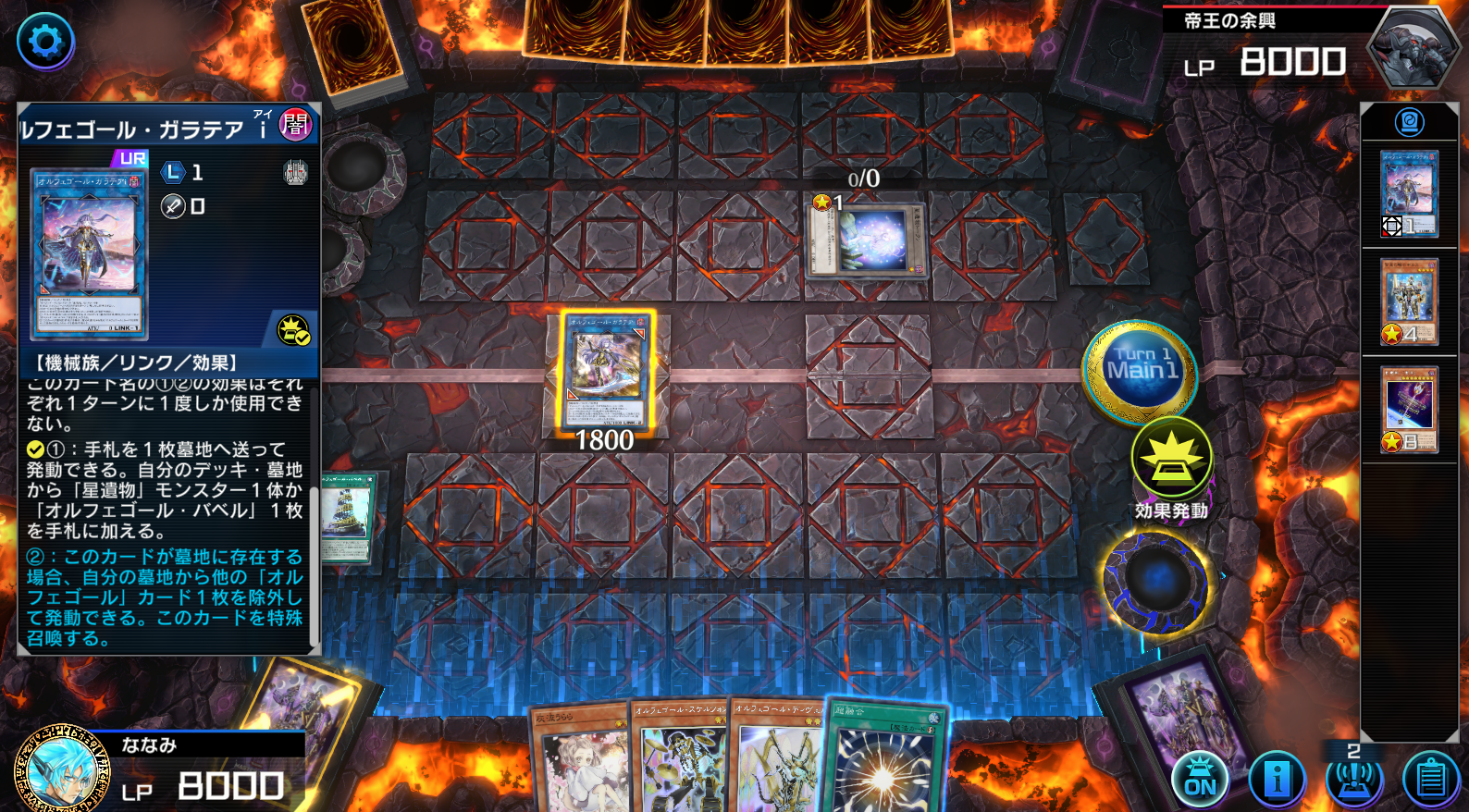Click the swirl card icon atop side panel
The image size is (1469, 812).
point(1409,121)
